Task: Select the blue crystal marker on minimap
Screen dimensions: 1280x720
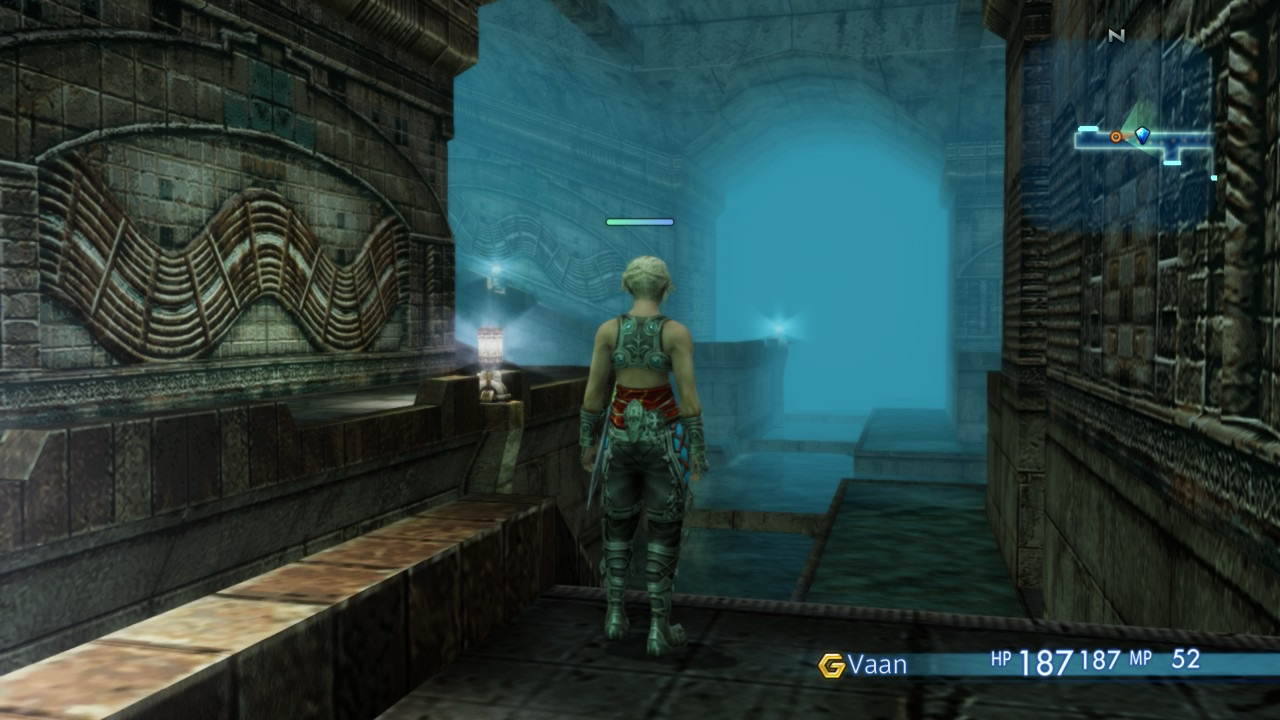Action: 1142,135
